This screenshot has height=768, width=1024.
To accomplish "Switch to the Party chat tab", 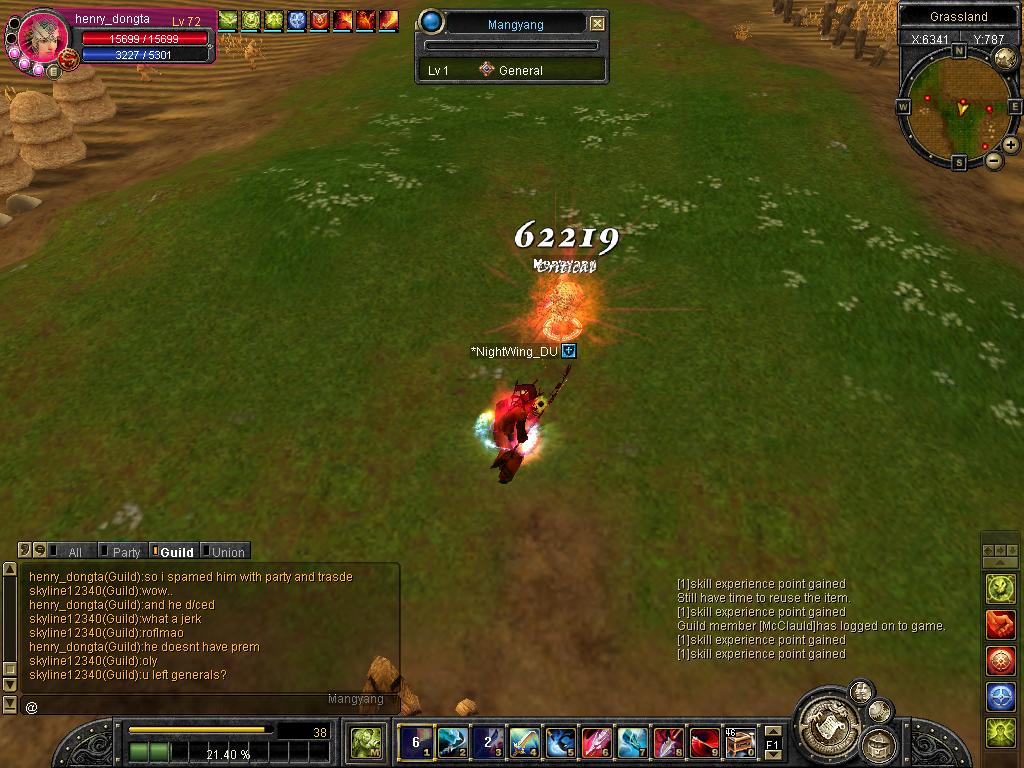I will (125, 552).
